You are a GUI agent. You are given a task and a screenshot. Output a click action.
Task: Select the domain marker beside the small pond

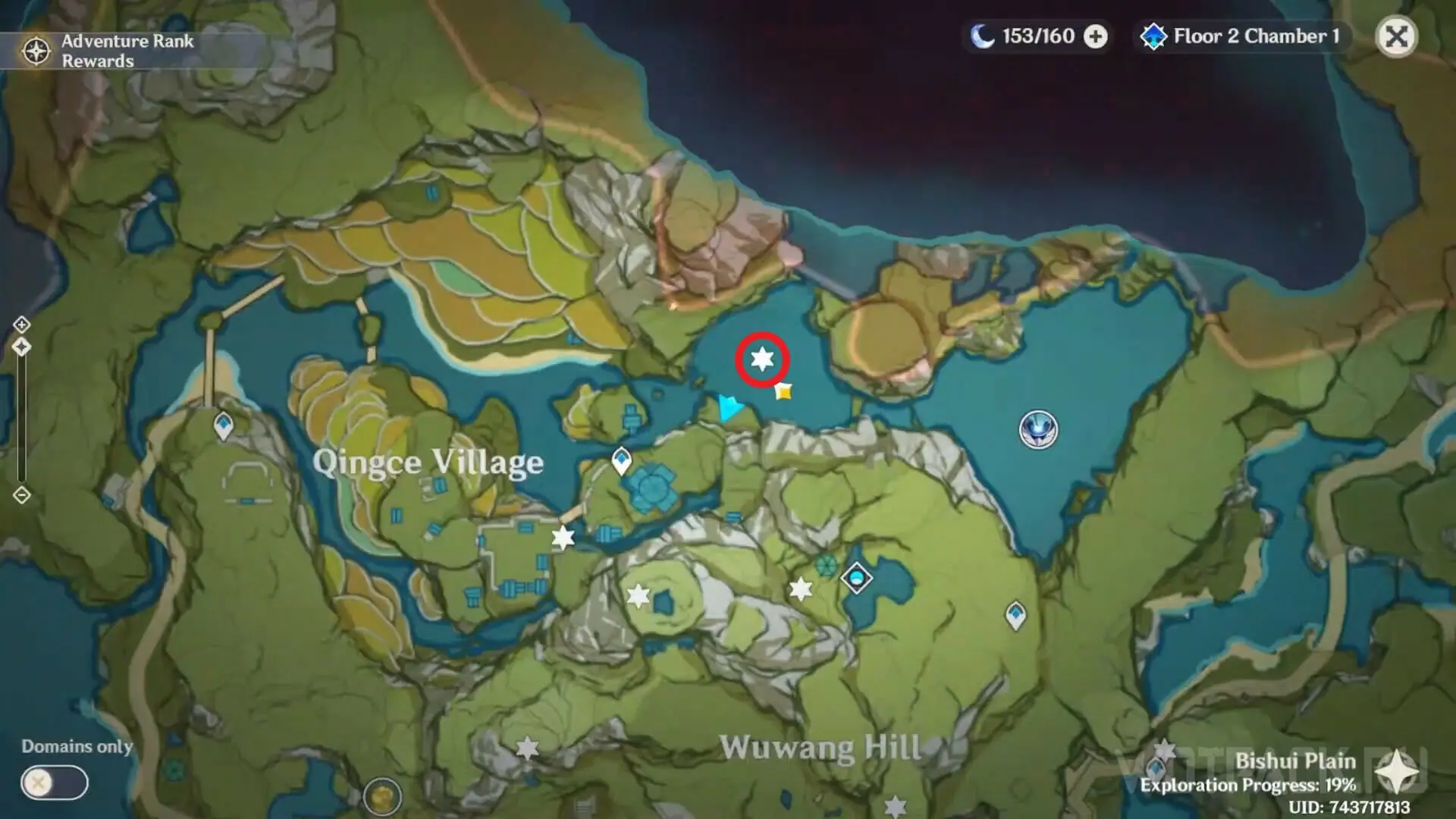pos(857,579)
